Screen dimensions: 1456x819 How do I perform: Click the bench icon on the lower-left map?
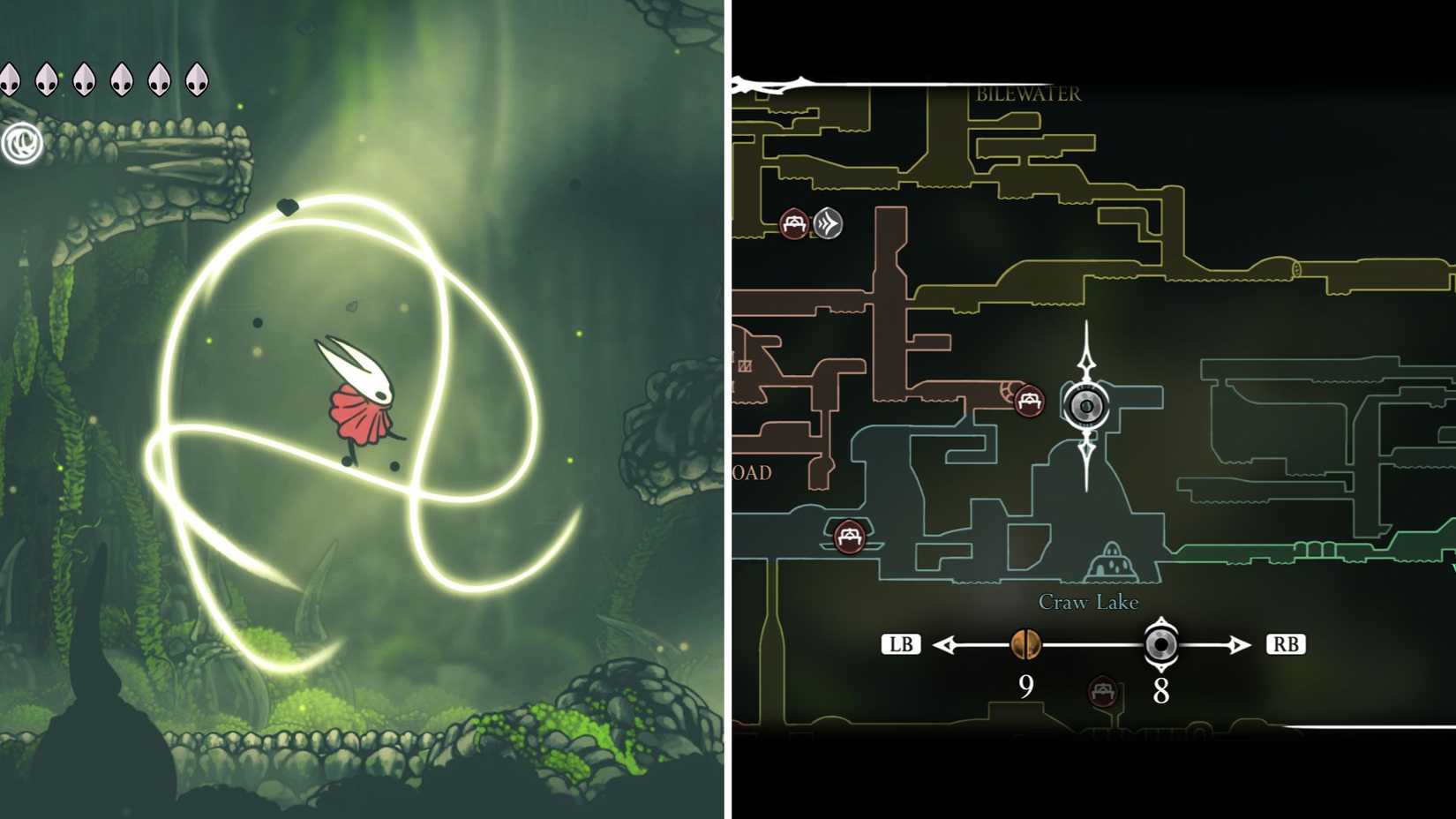coord(847,536)
